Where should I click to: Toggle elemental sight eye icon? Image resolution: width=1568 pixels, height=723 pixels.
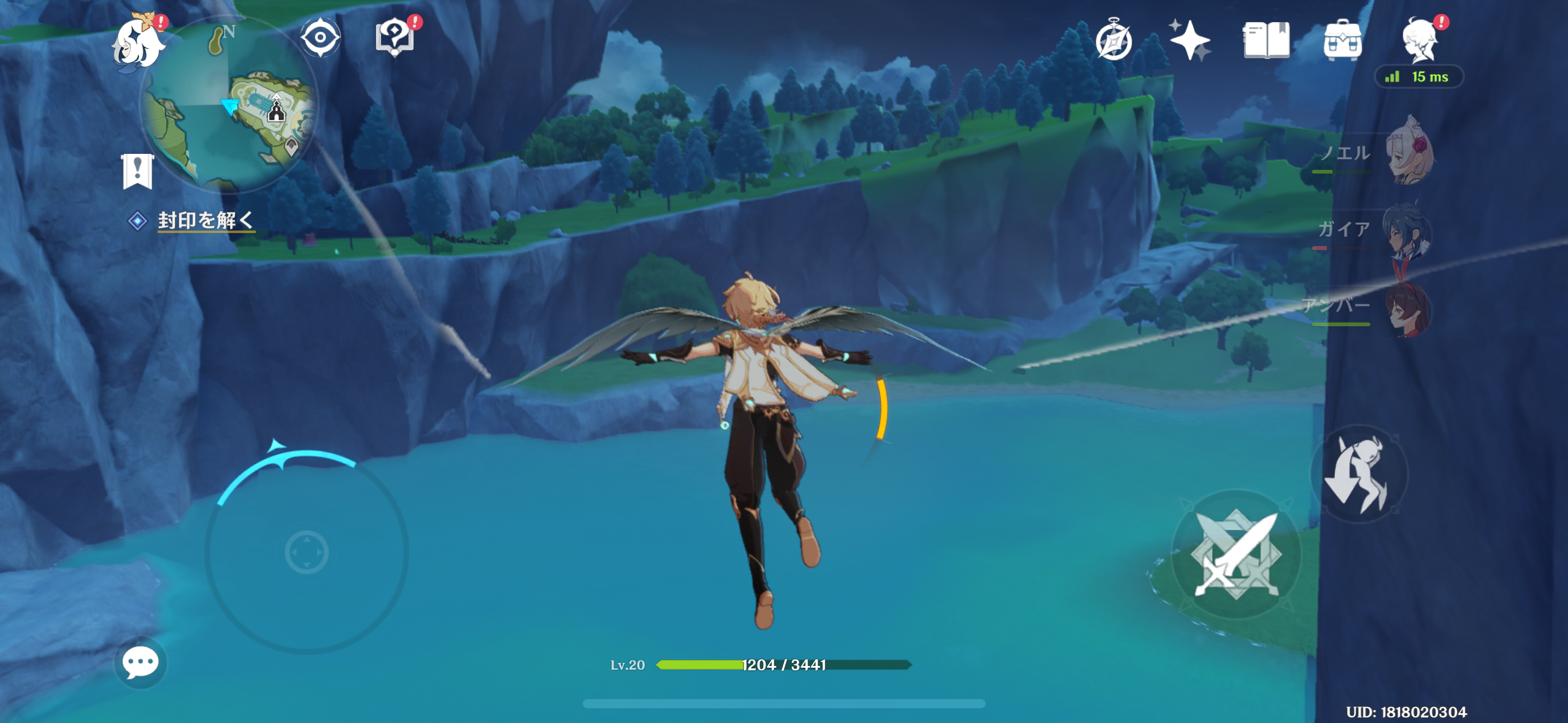pos(320,38)
